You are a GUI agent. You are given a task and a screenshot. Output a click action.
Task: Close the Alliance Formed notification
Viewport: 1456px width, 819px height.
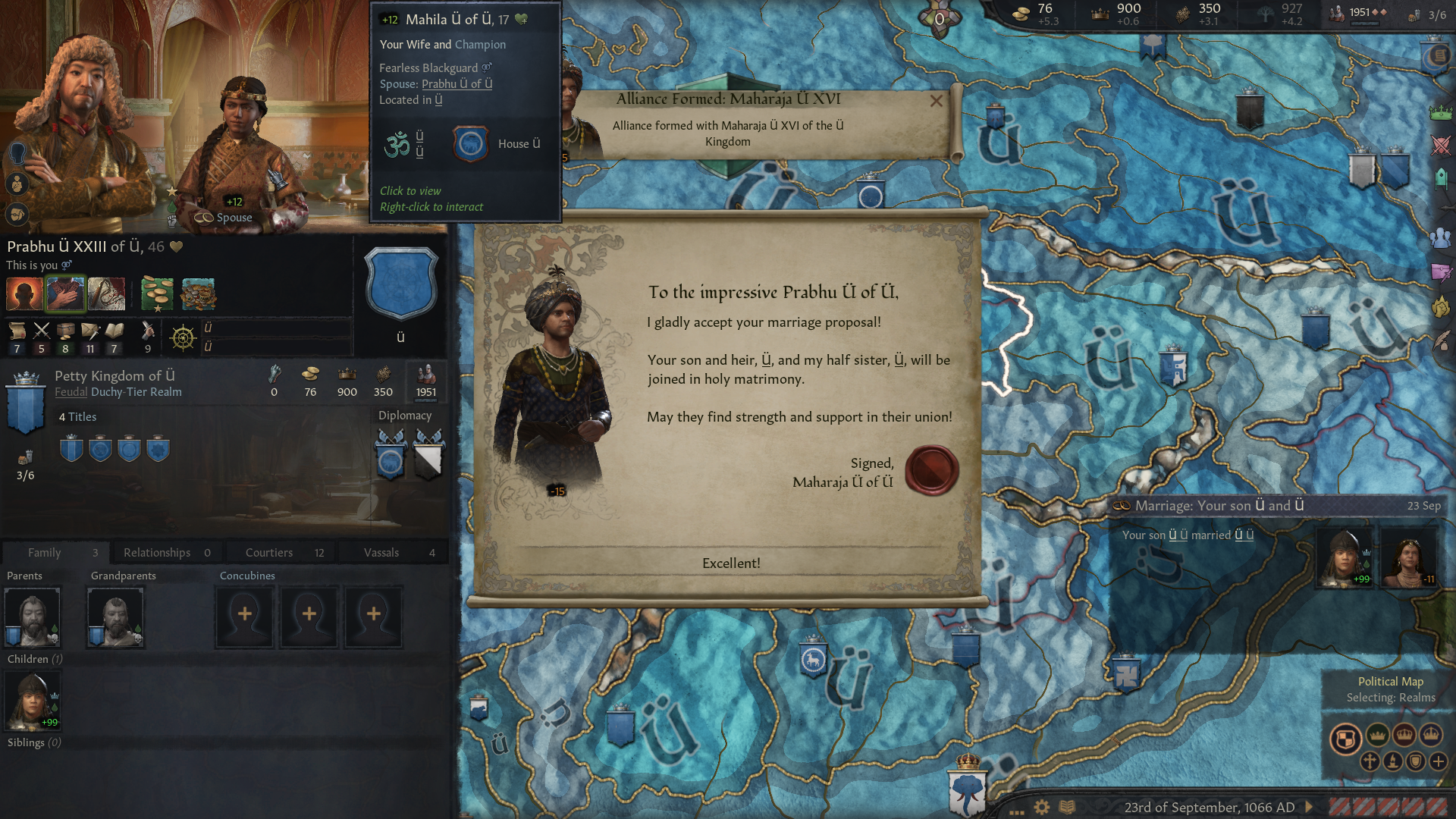pyautogui.click(x=937, y=101)
